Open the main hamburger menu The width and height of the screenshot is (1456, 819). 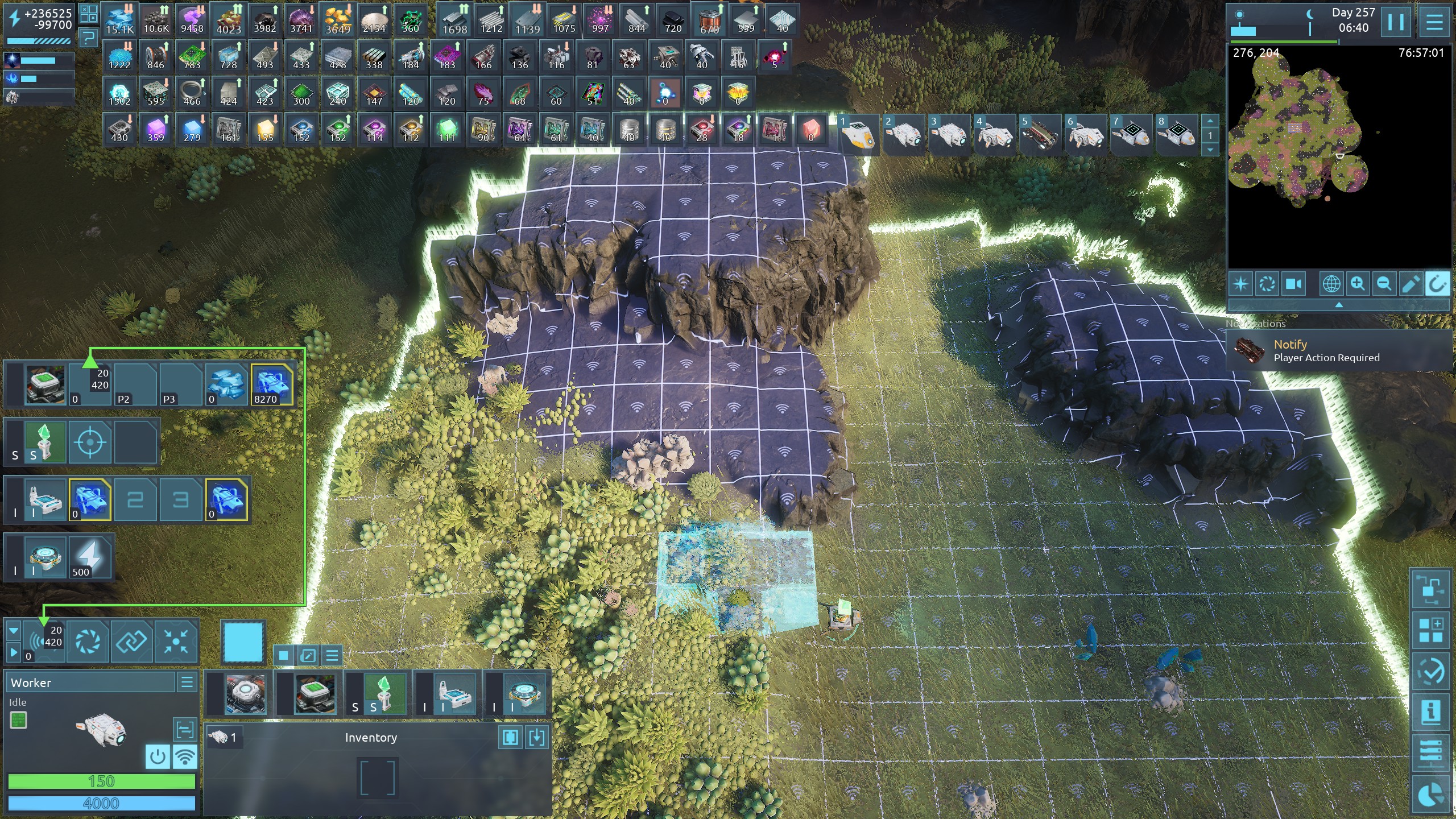tap(1434, 22)
